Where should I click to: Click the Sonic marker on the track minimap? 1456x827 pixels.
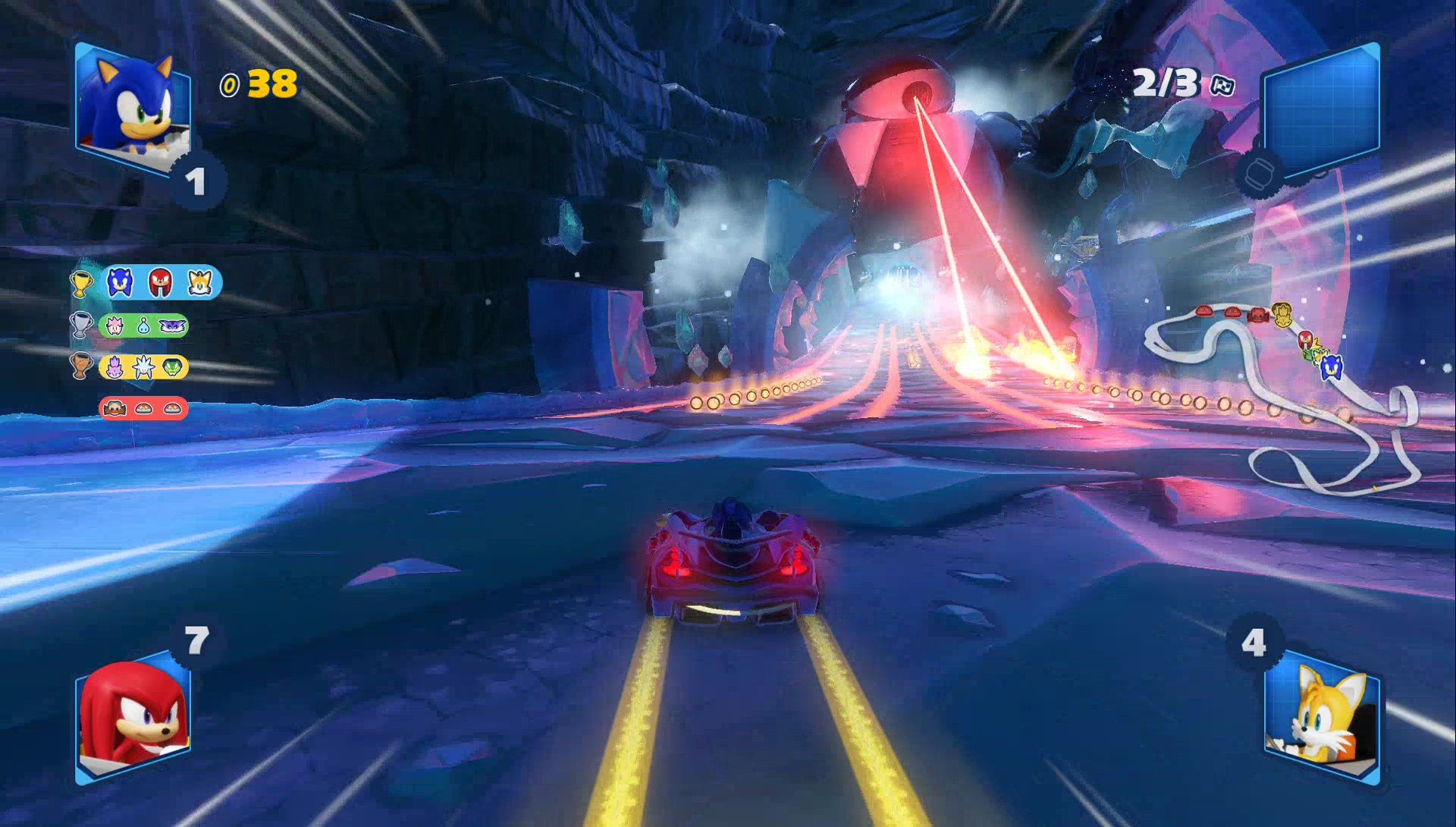(x=1332, y=369)
